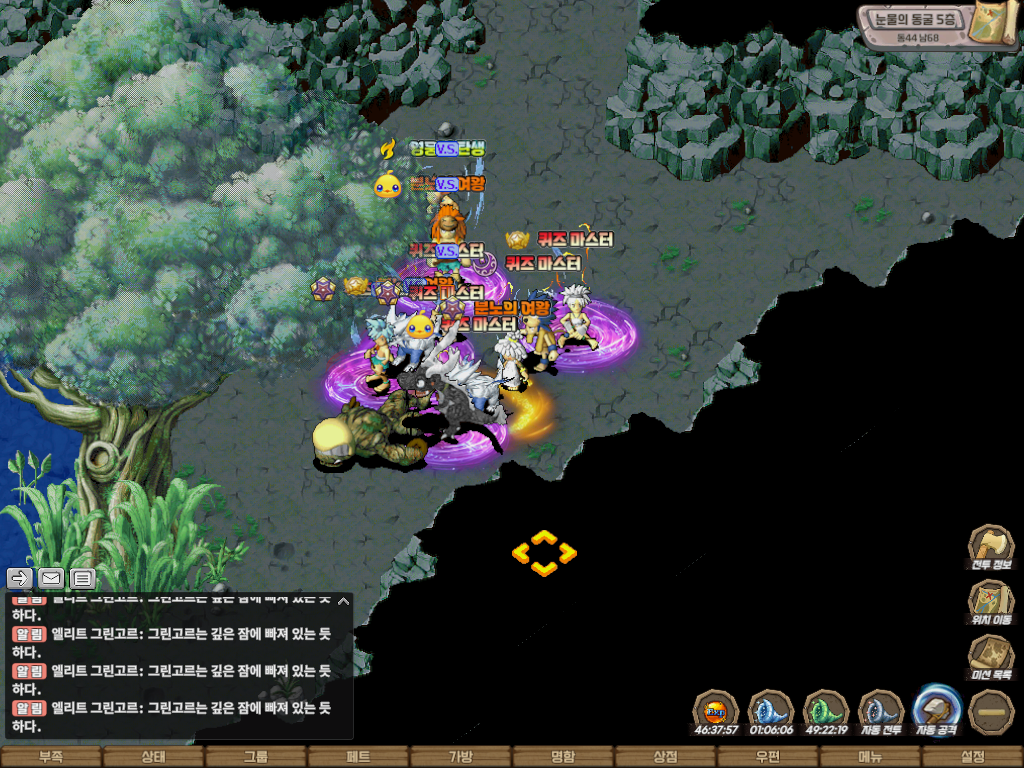Toggle 자동 전투 auto battle horn icon

pos(882,709)
